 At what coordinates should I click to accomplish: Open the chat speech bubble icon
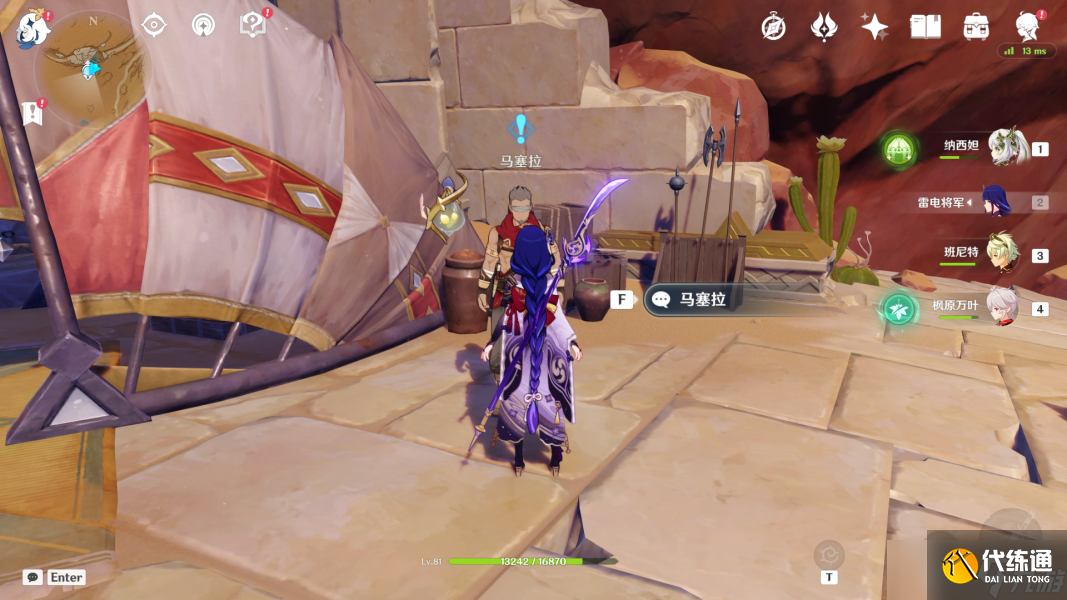click(33, 577)
